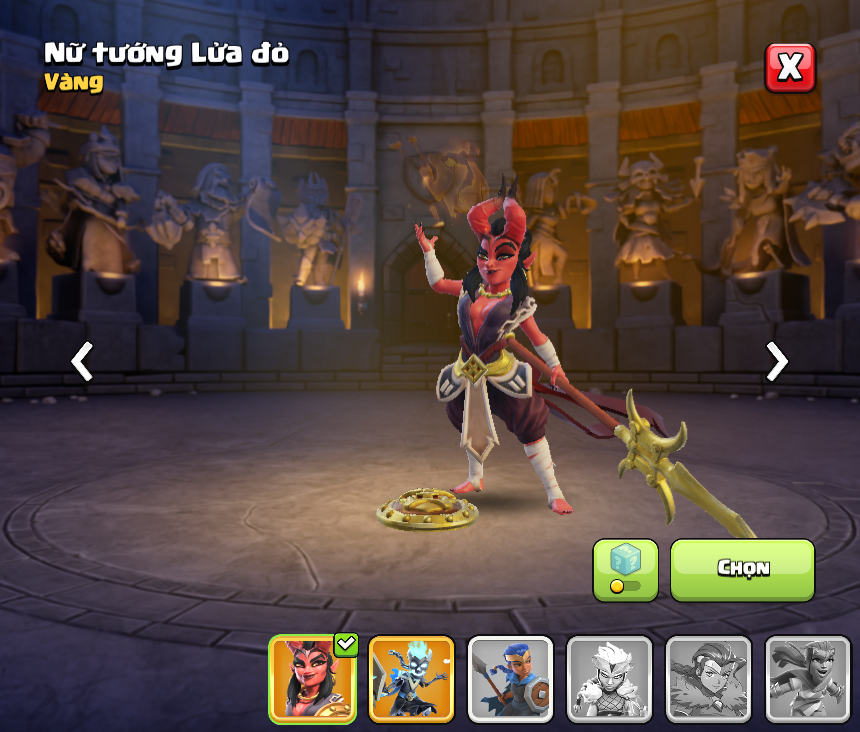The image size is (860, 732).
Task: Show the next skin with the right arrow
Action: click(776, 361)
